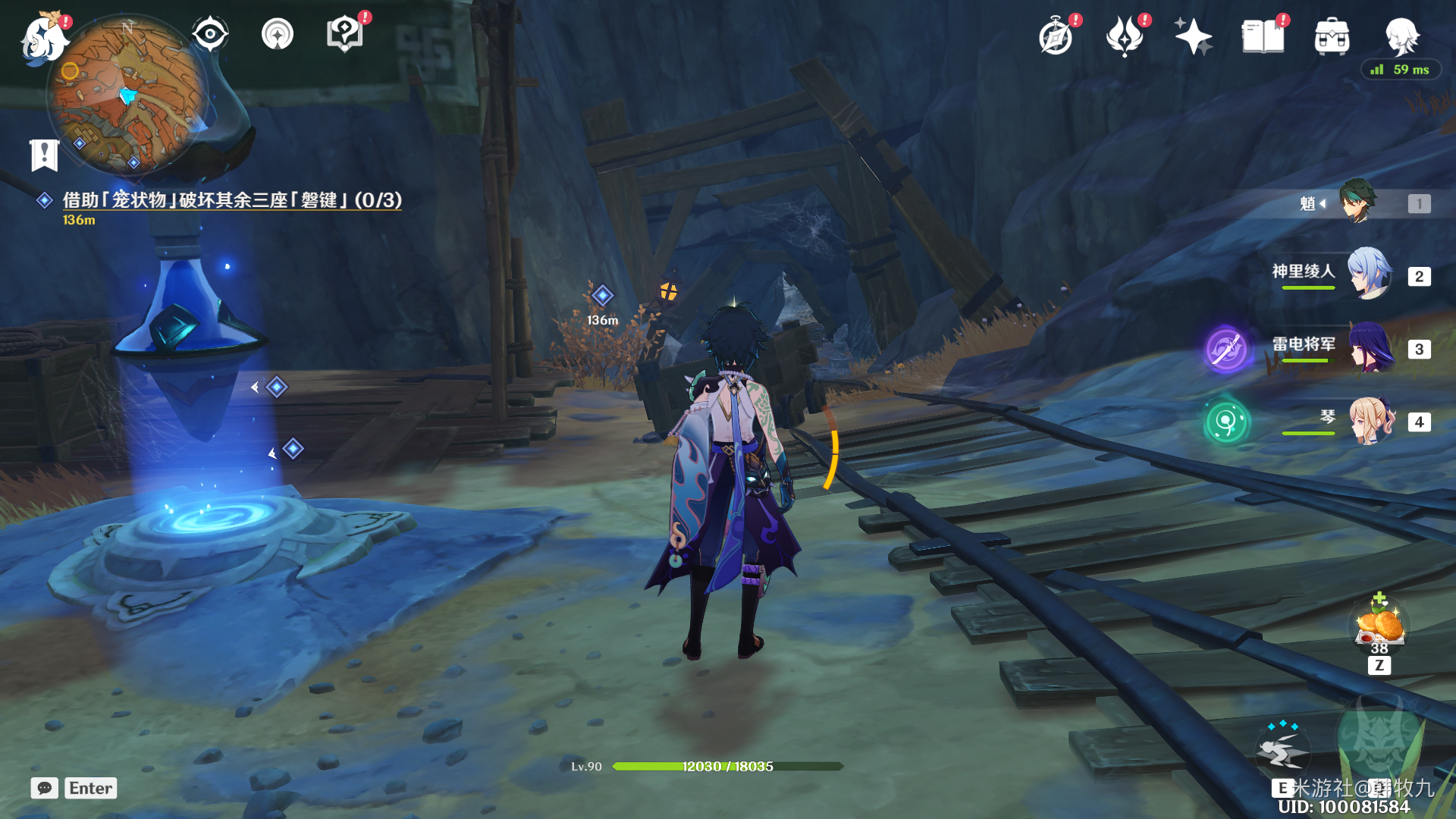Screen dimensions: 1456x819
Task: Open the wish star icon
Action: [1193, 36]
